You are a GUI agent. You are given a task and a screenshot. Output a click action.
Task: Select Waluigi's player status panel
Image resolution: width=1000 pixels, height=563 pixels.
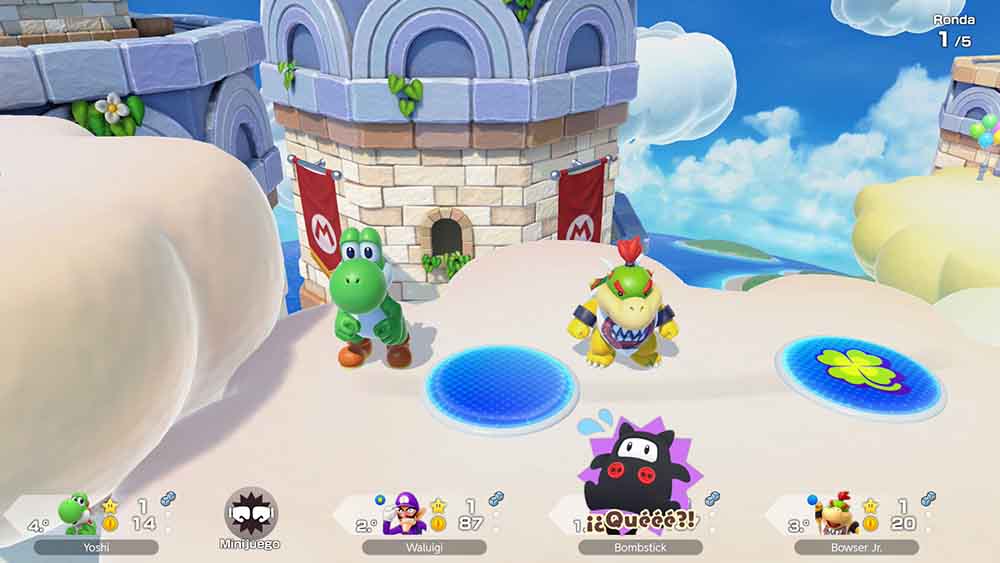click(x=424, y=520)
